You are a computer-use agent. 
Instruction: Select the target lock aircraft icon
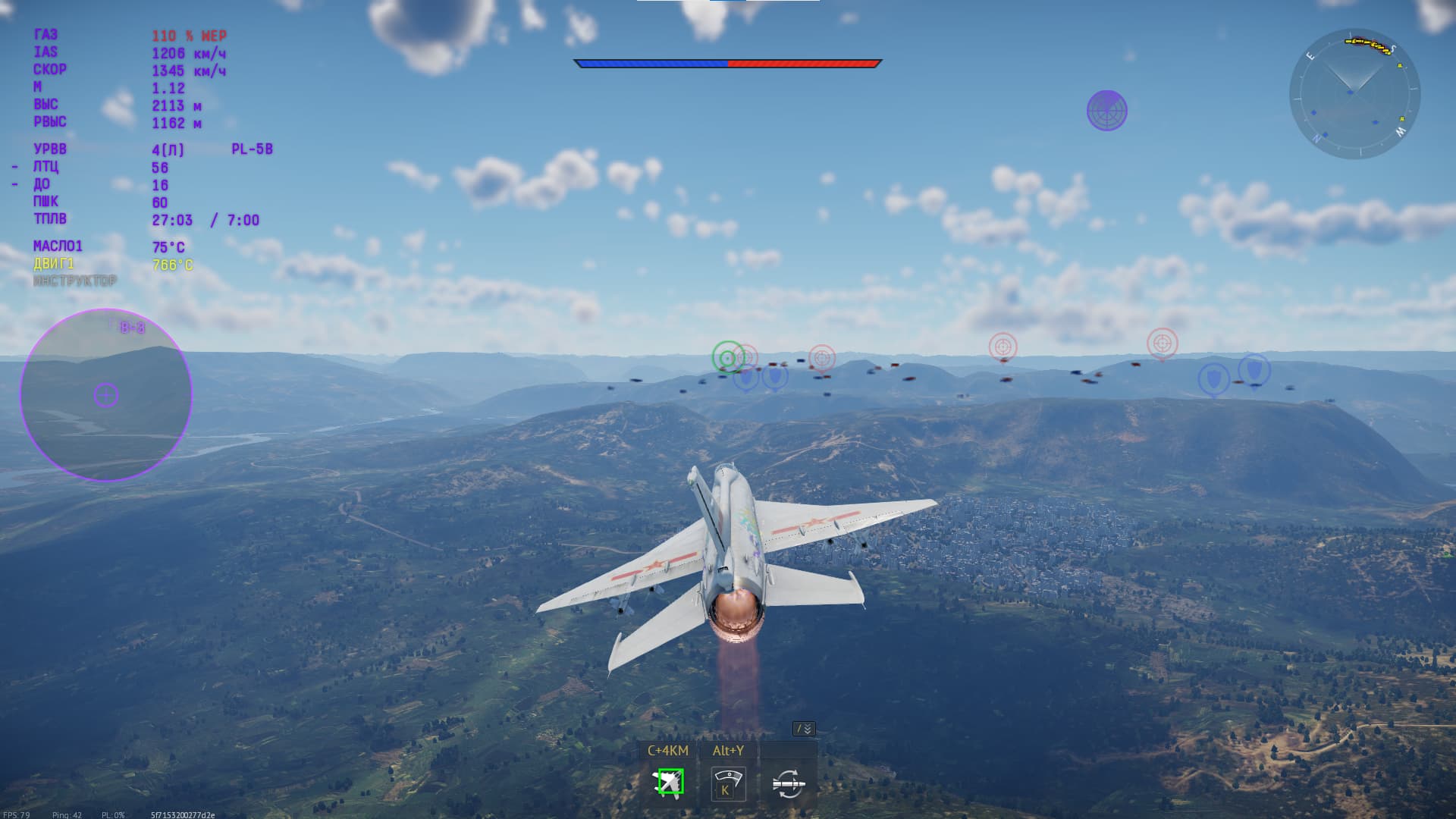coord(669,783)
